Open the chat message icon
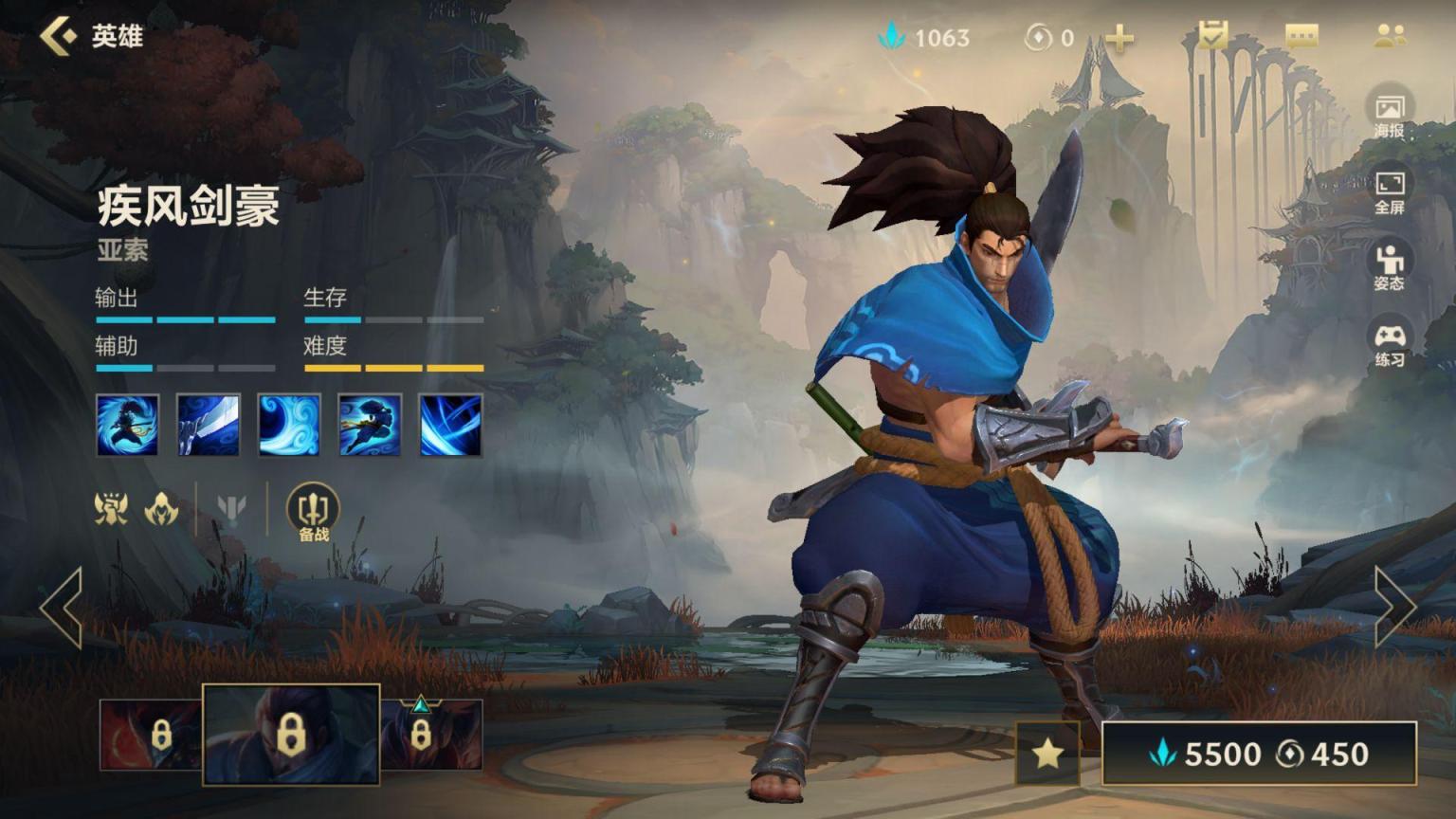Viewport: 1456px width, 819px height. tap(1301, 37)
